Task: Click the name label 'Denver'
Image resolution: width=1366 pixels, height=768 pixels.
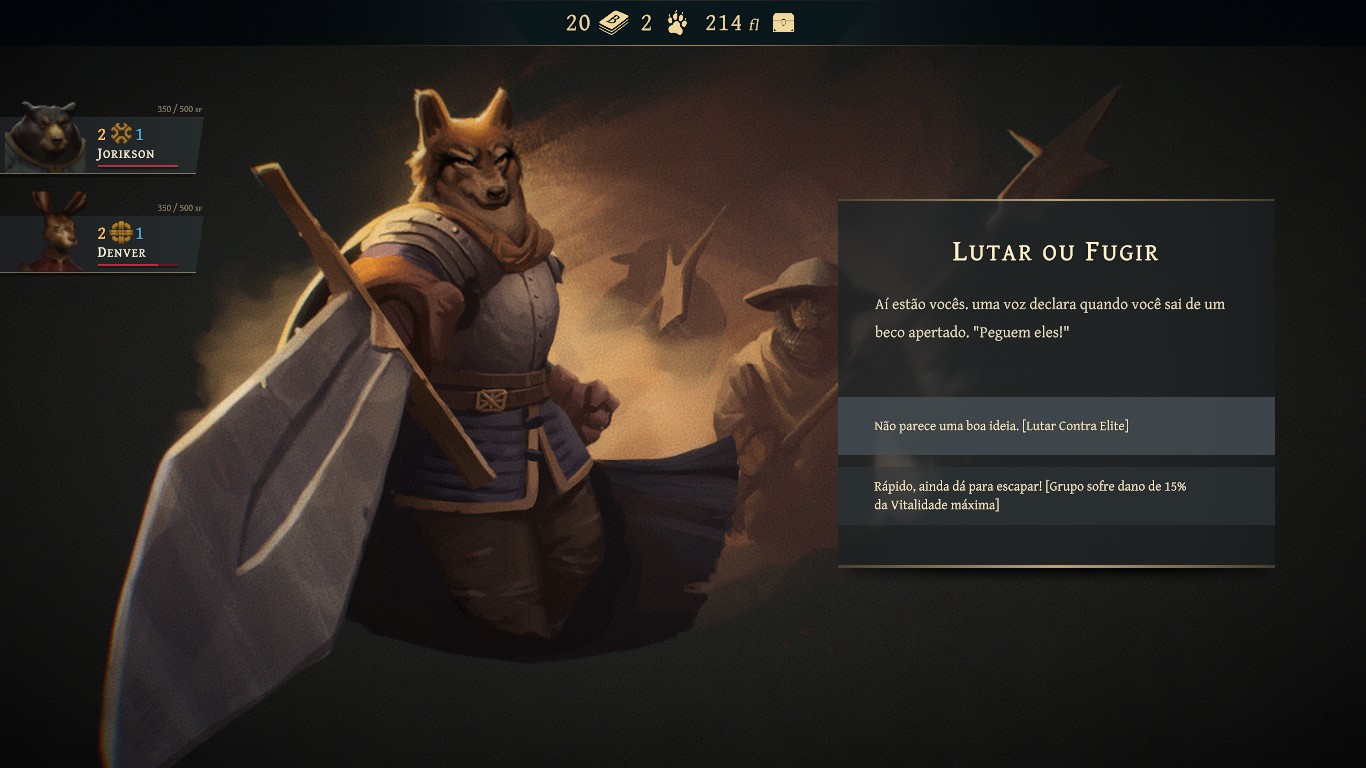Action: 122,252
